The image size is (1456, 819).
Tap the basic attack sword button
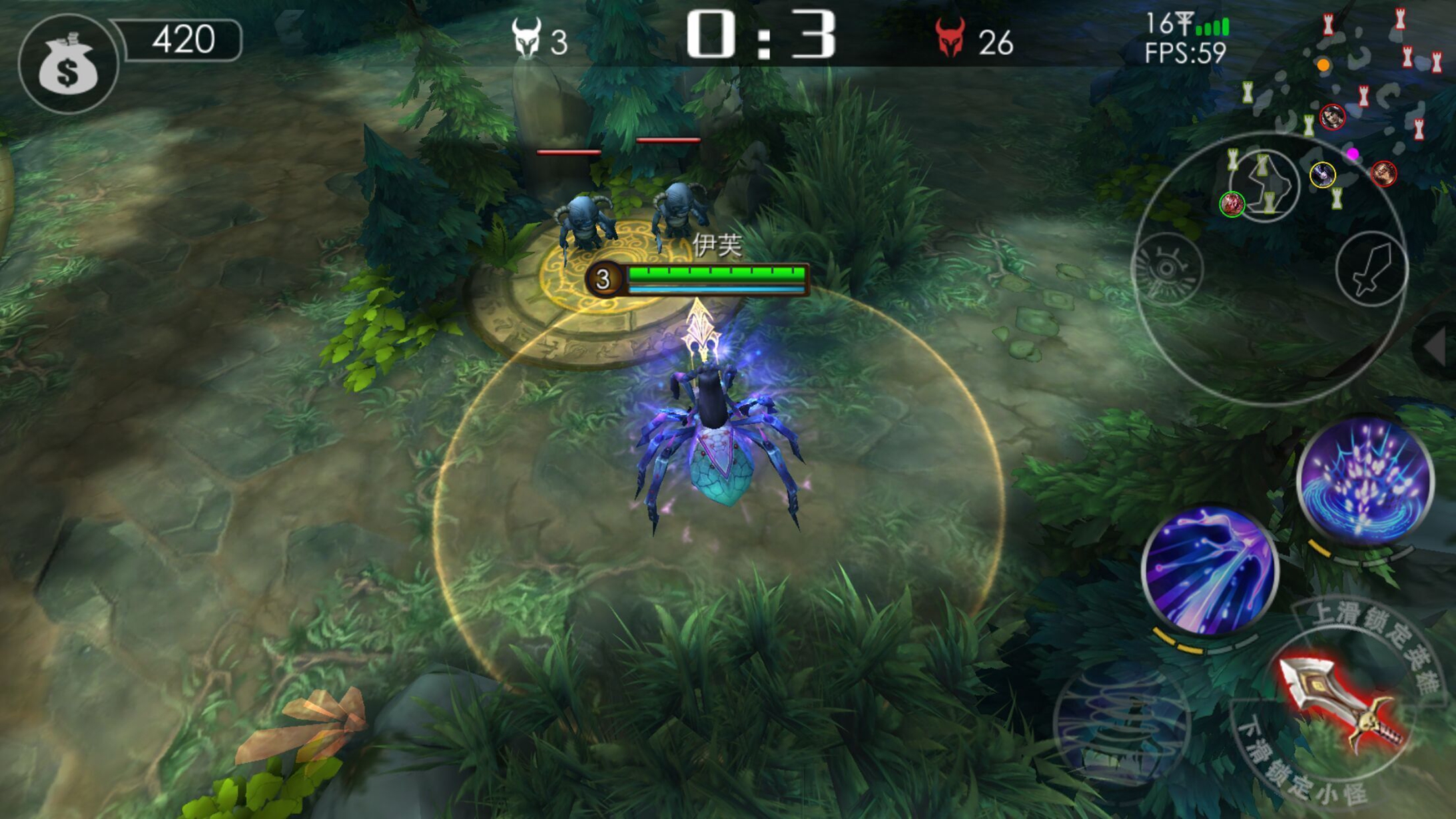pyautogui.click(x=1342, y=704)
